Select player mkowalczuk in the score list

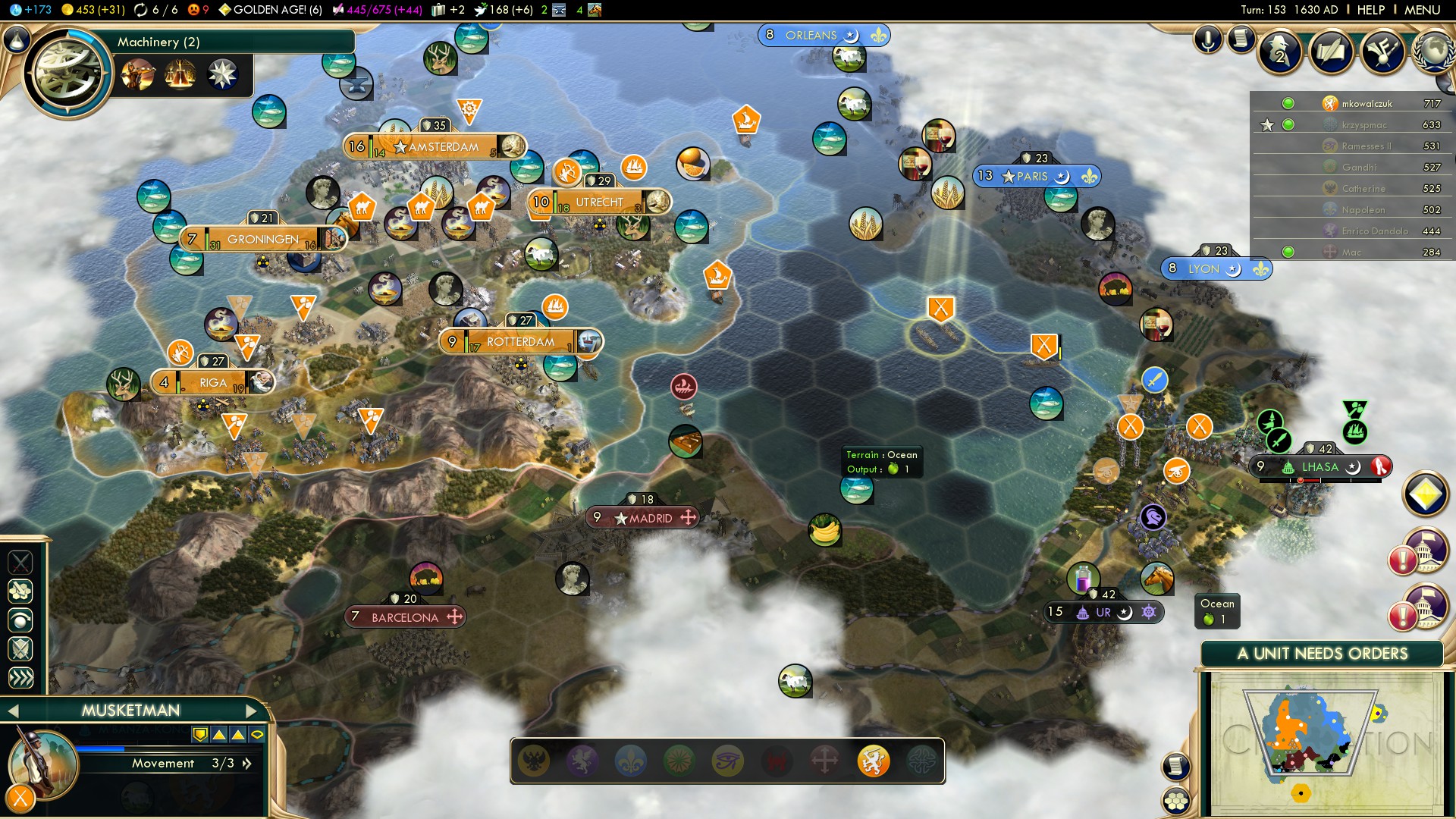point(1367,104)
